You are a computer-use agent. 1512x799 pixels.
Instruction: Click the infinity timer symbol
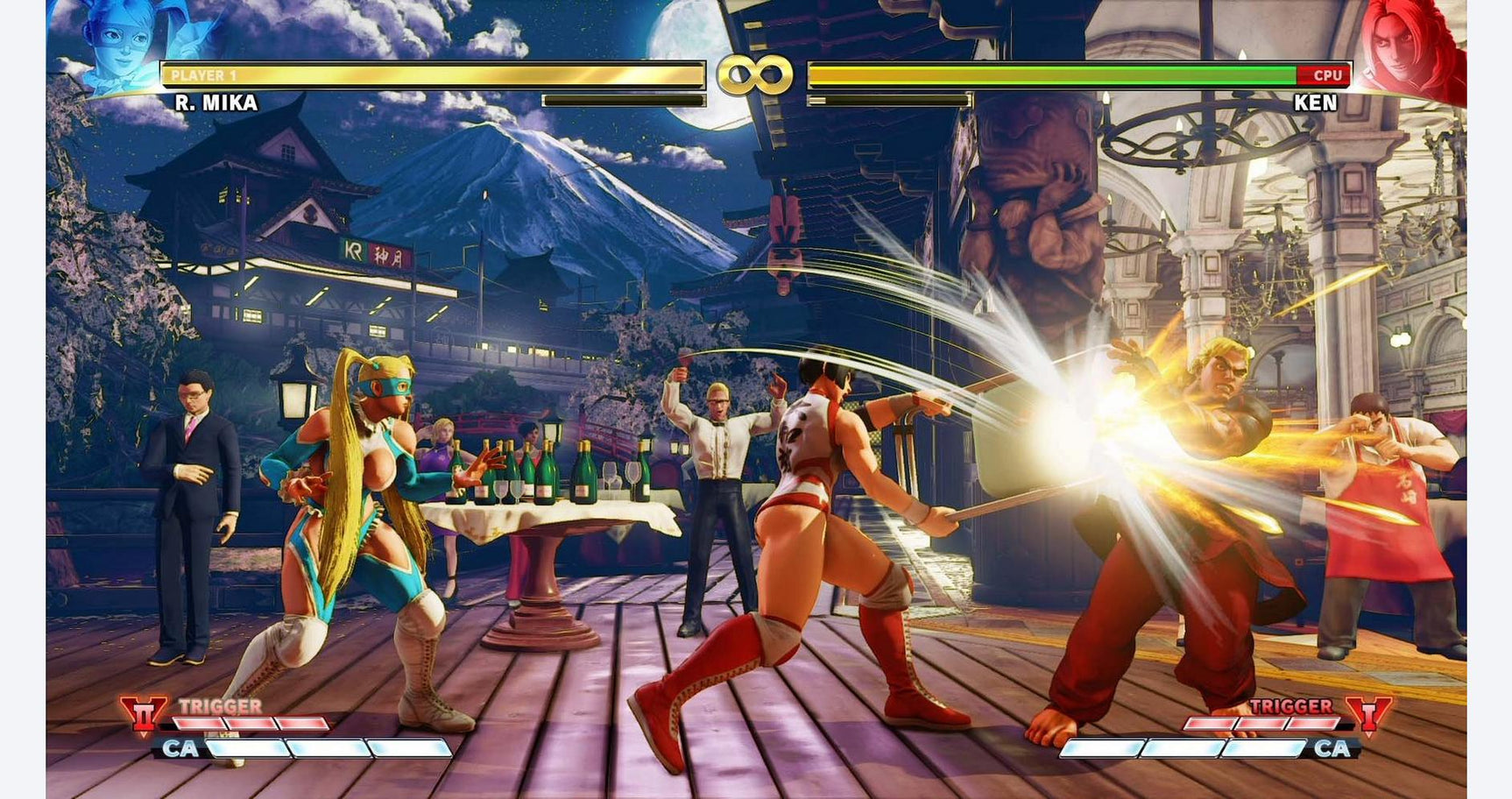[755, 72]
